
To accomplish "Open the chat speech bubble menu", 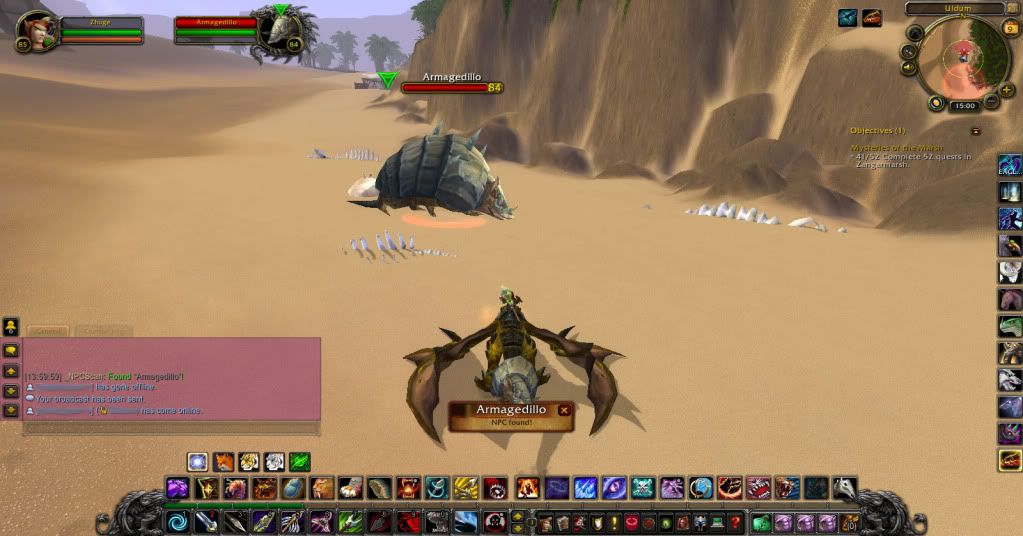I will pos(11,351).
